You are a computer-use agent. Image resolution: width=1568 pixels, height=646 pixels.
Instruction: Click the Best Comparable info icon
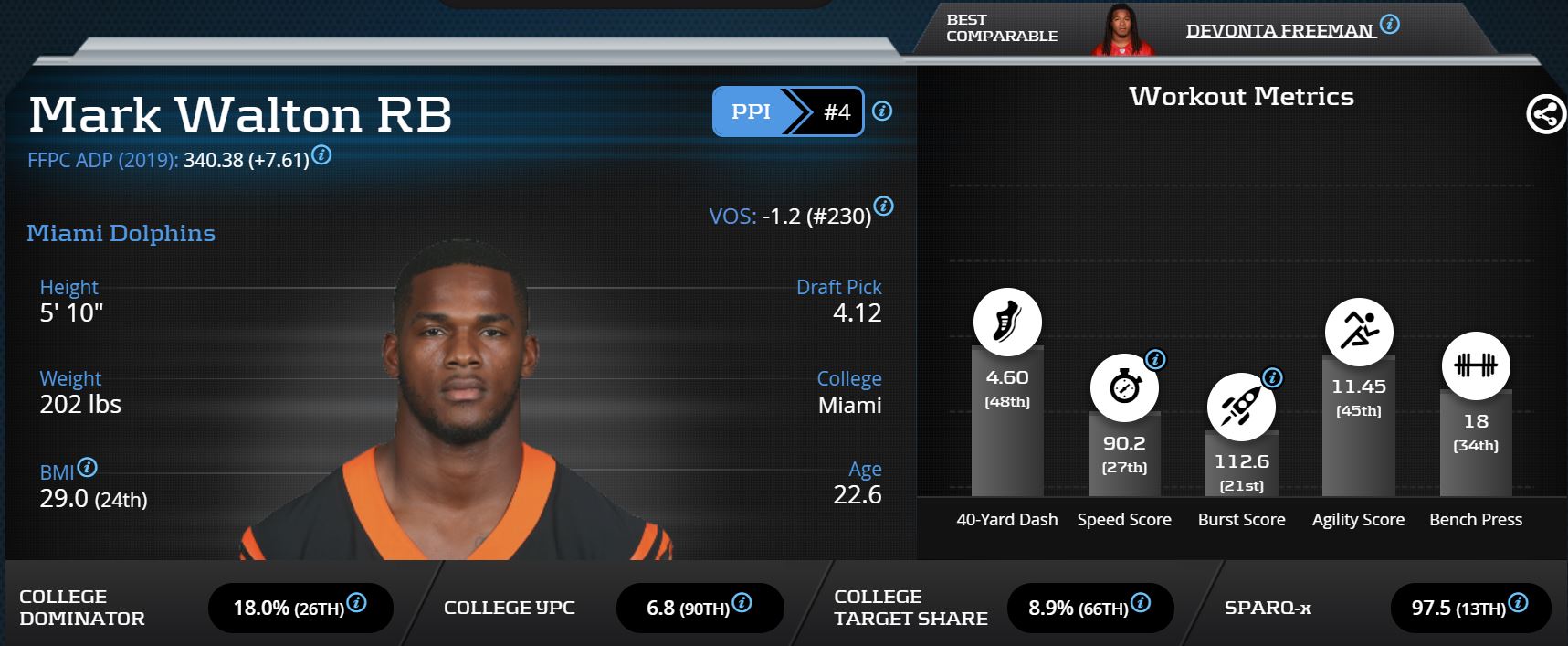coord(1389,25)
